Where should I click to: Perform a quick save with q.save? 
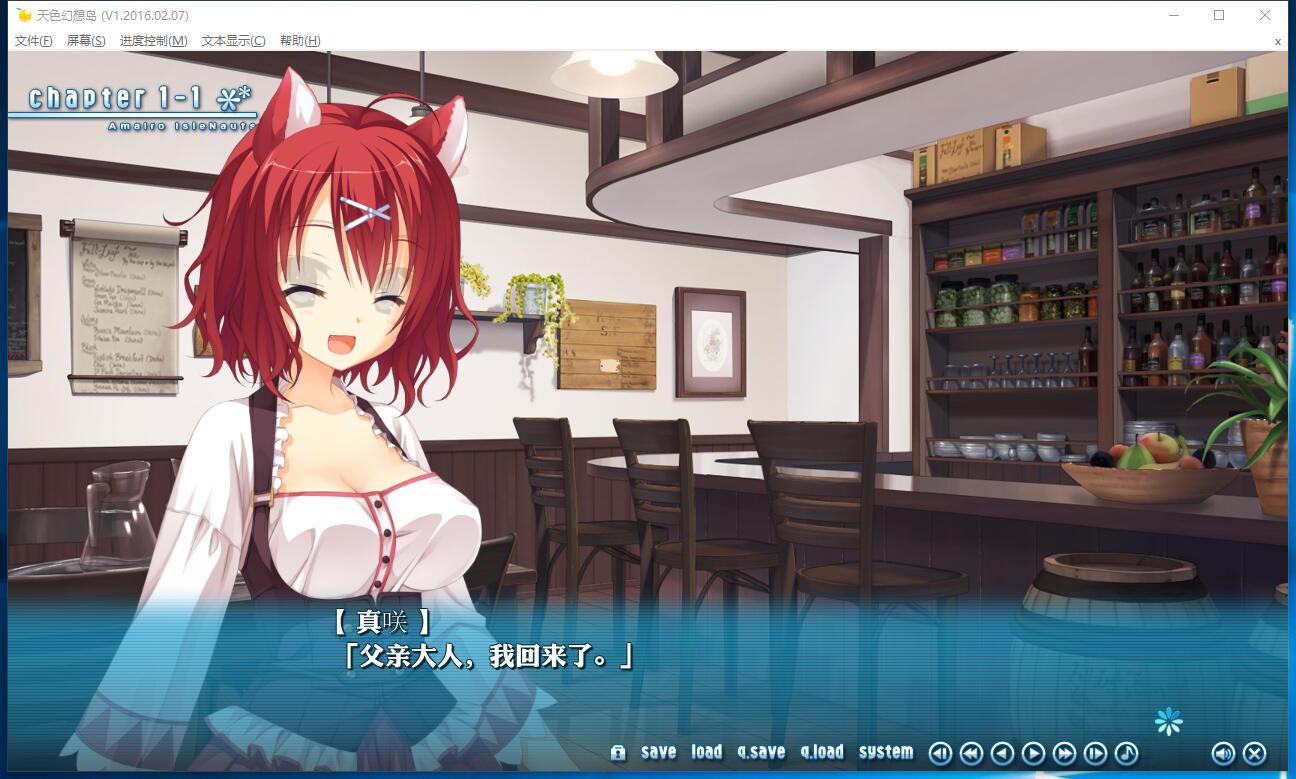click(x=761, y=752)
